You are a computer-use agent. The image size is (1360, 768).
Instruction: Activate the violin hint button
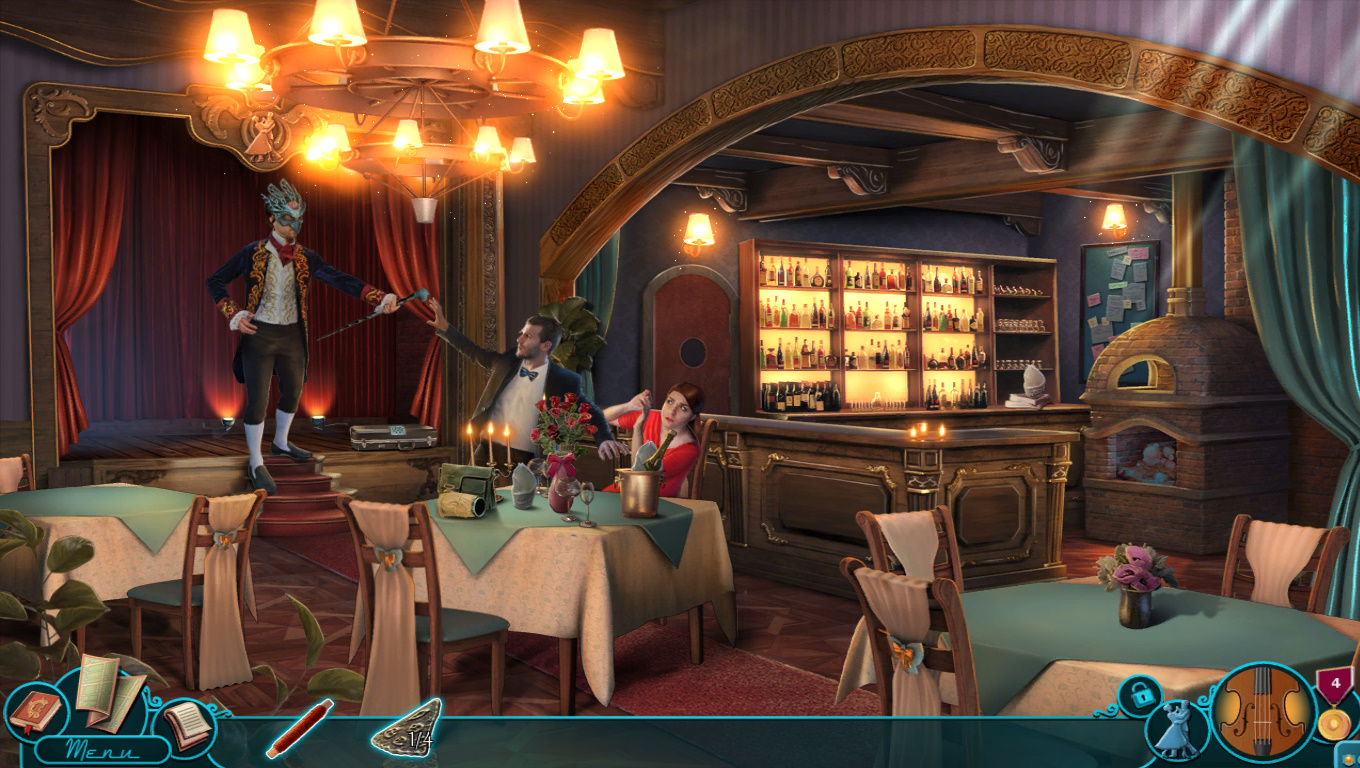pyautogui.click(x=1264, y=713)
